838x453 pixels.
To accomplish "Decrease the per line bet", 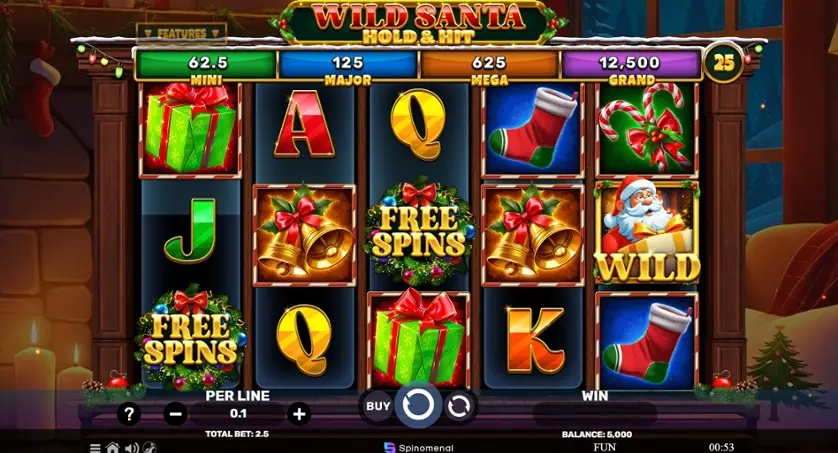I will tap(175, 413).
